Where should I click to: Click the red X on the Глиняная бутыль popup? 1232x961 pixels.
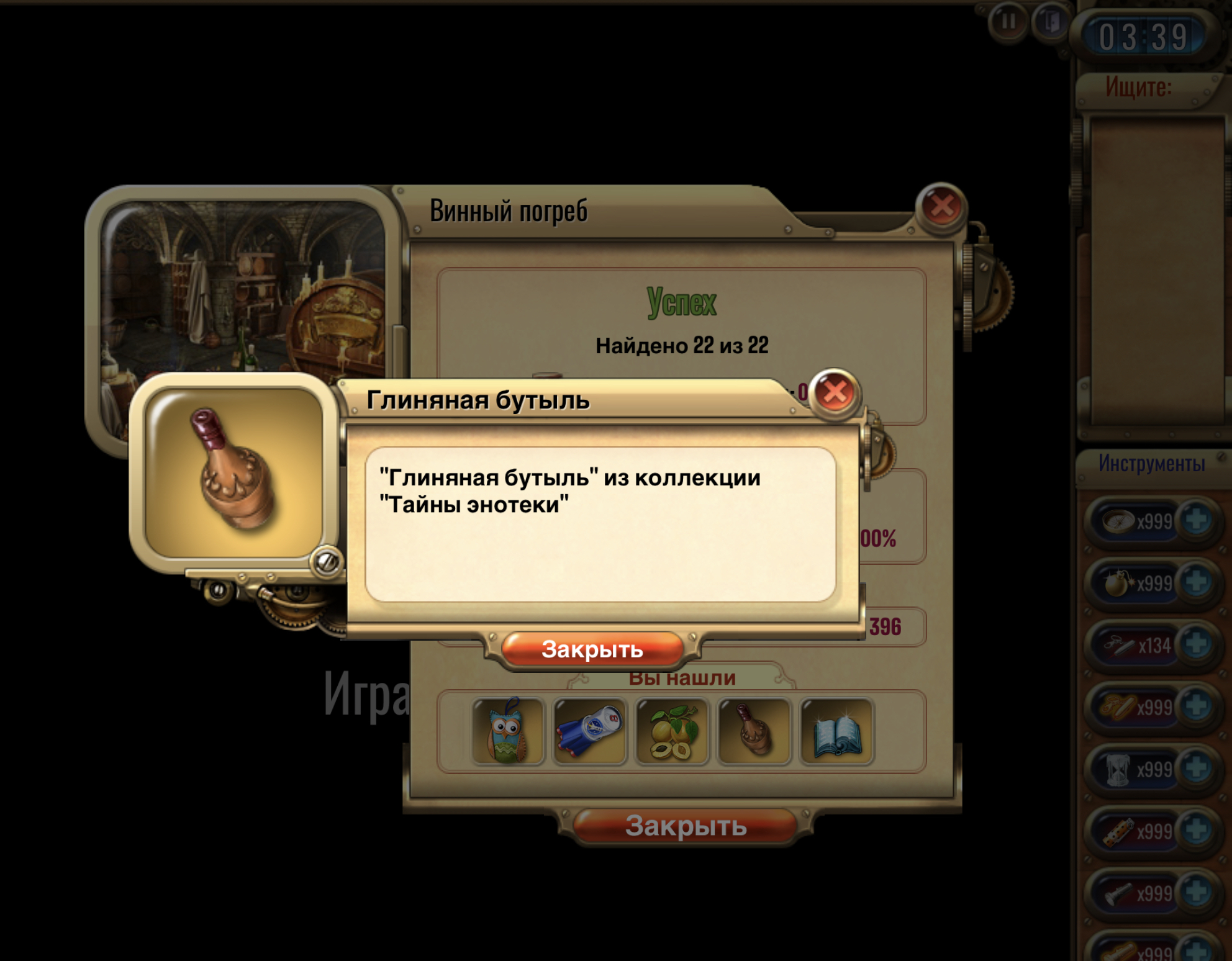835,392
